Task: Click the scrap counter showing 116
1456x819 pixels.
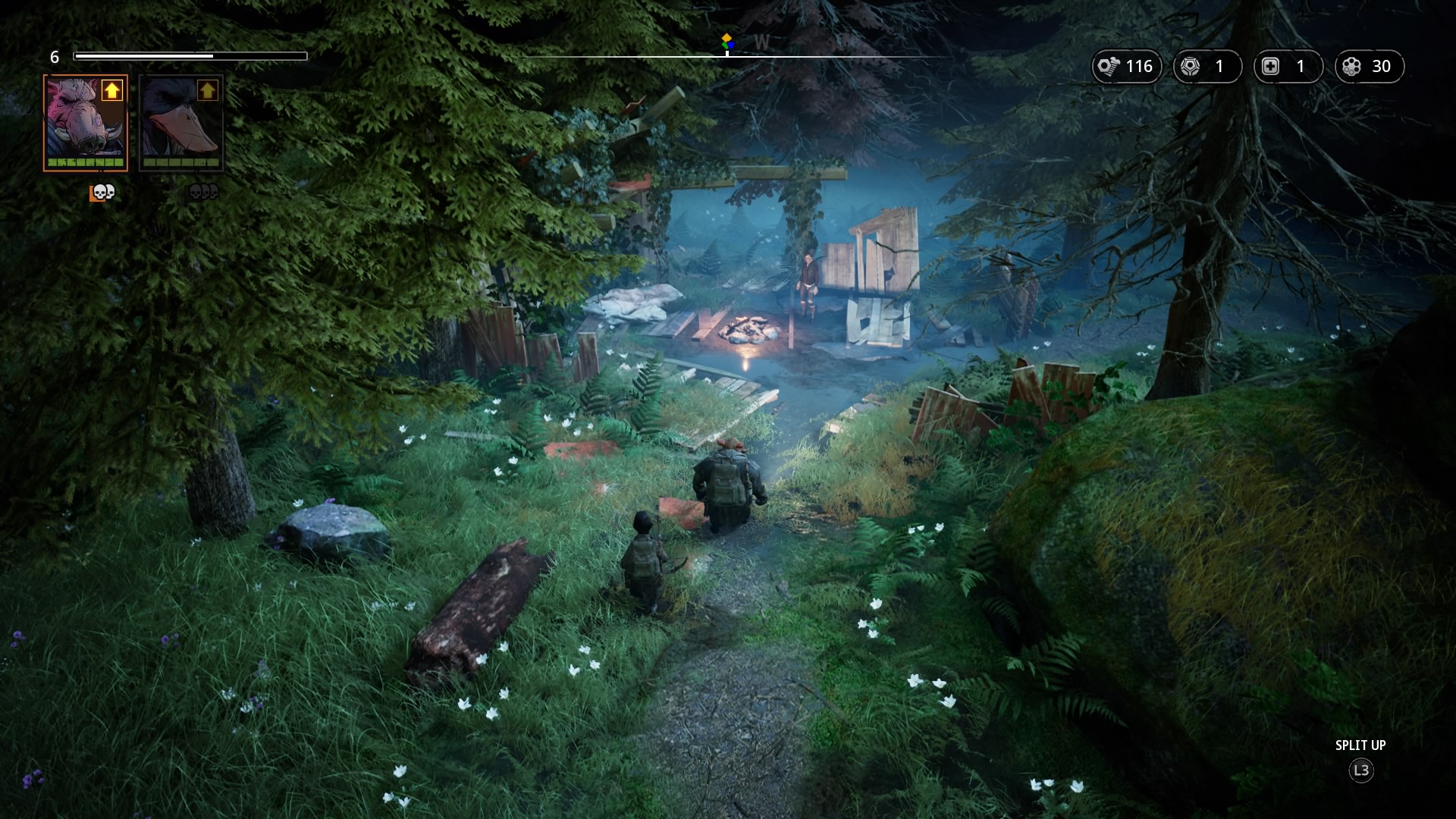Action: [1126, 67]
